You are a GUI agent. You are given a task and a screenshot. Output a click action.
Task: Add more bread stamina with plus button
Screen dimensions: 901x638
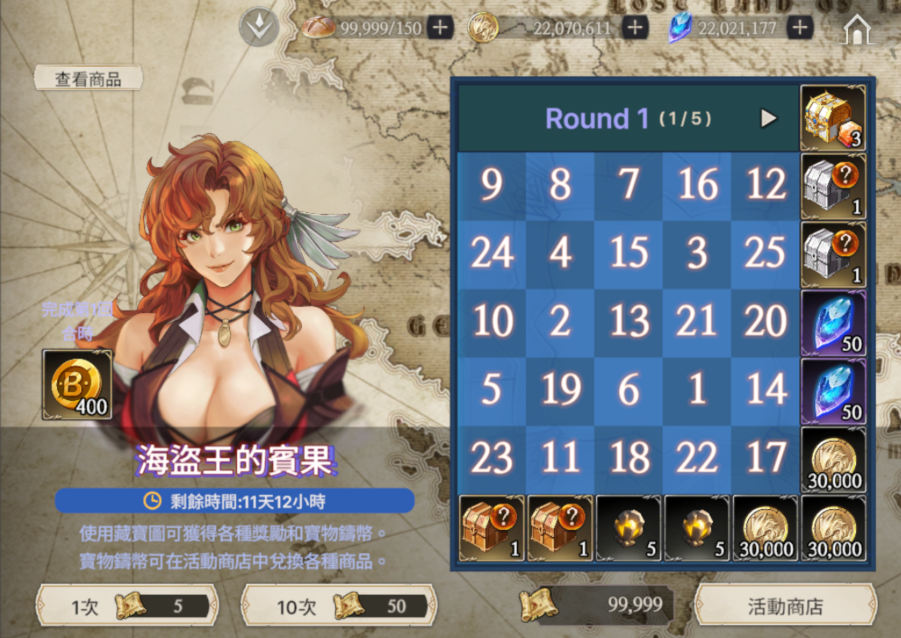pos(440,28)
